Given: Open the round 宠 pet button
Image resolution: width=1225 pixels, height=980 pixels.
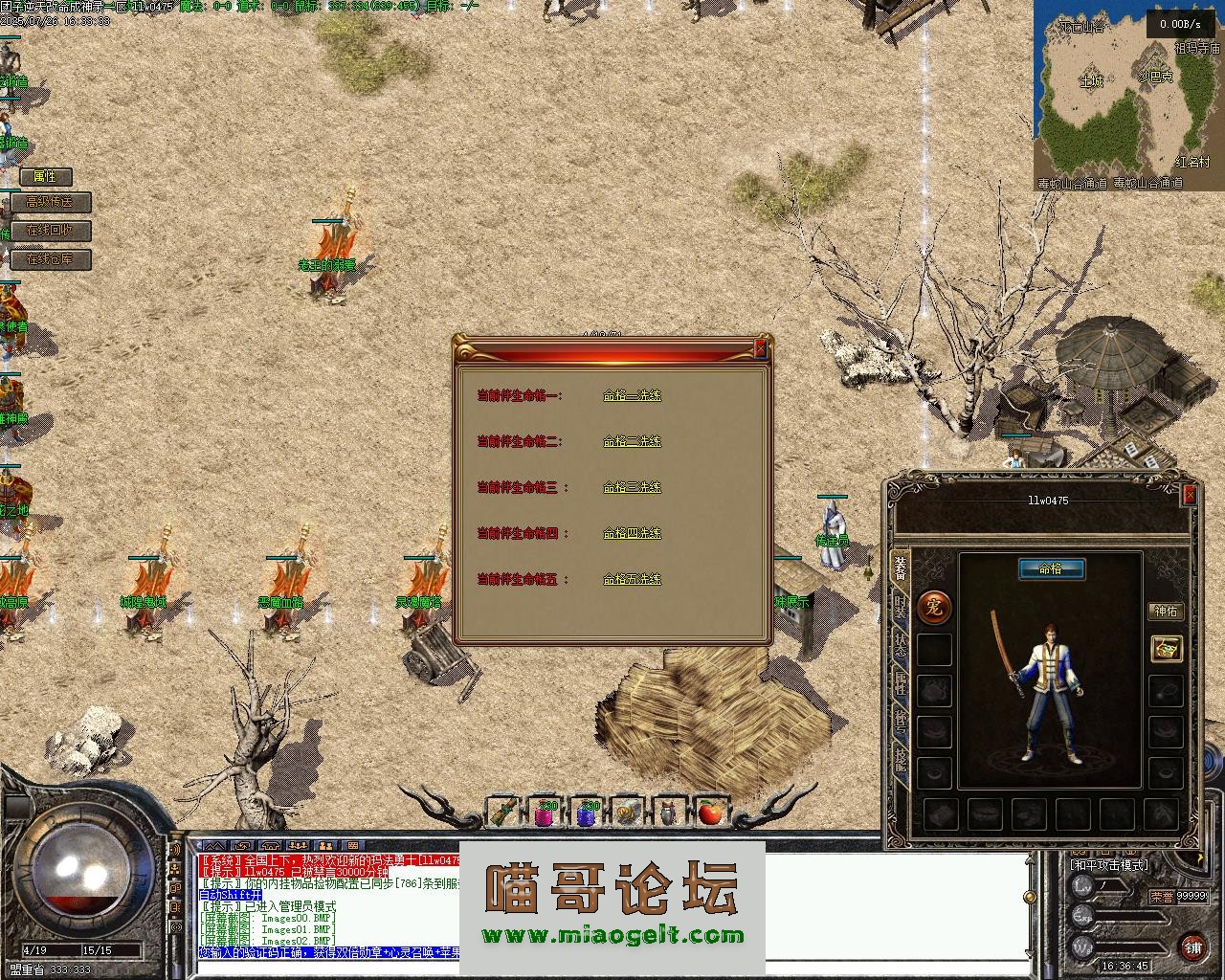Looking at the screenshot, I should [934, 606].
